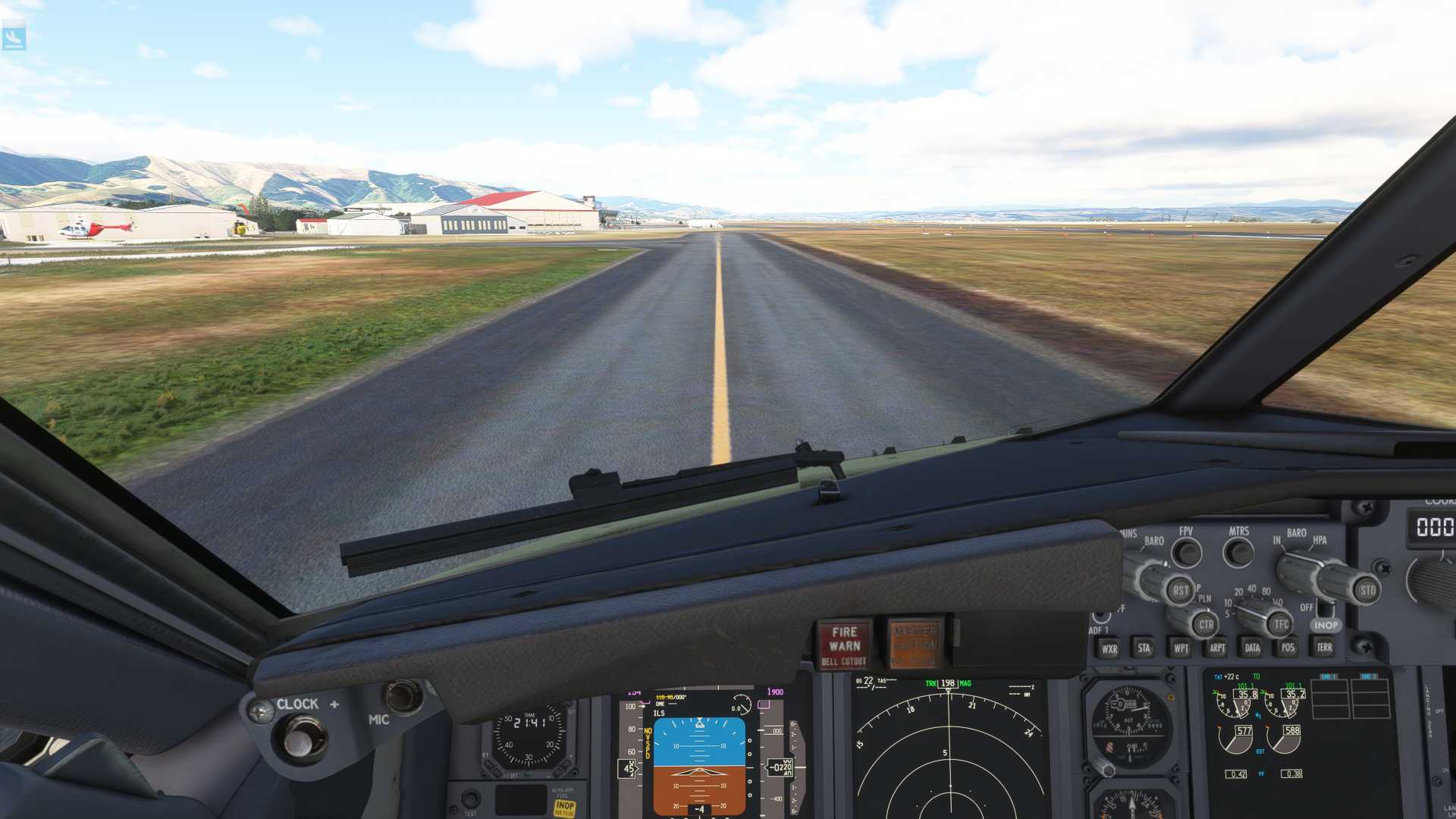
Task: Activate the DATA map button
Action: click(1252, 648)
